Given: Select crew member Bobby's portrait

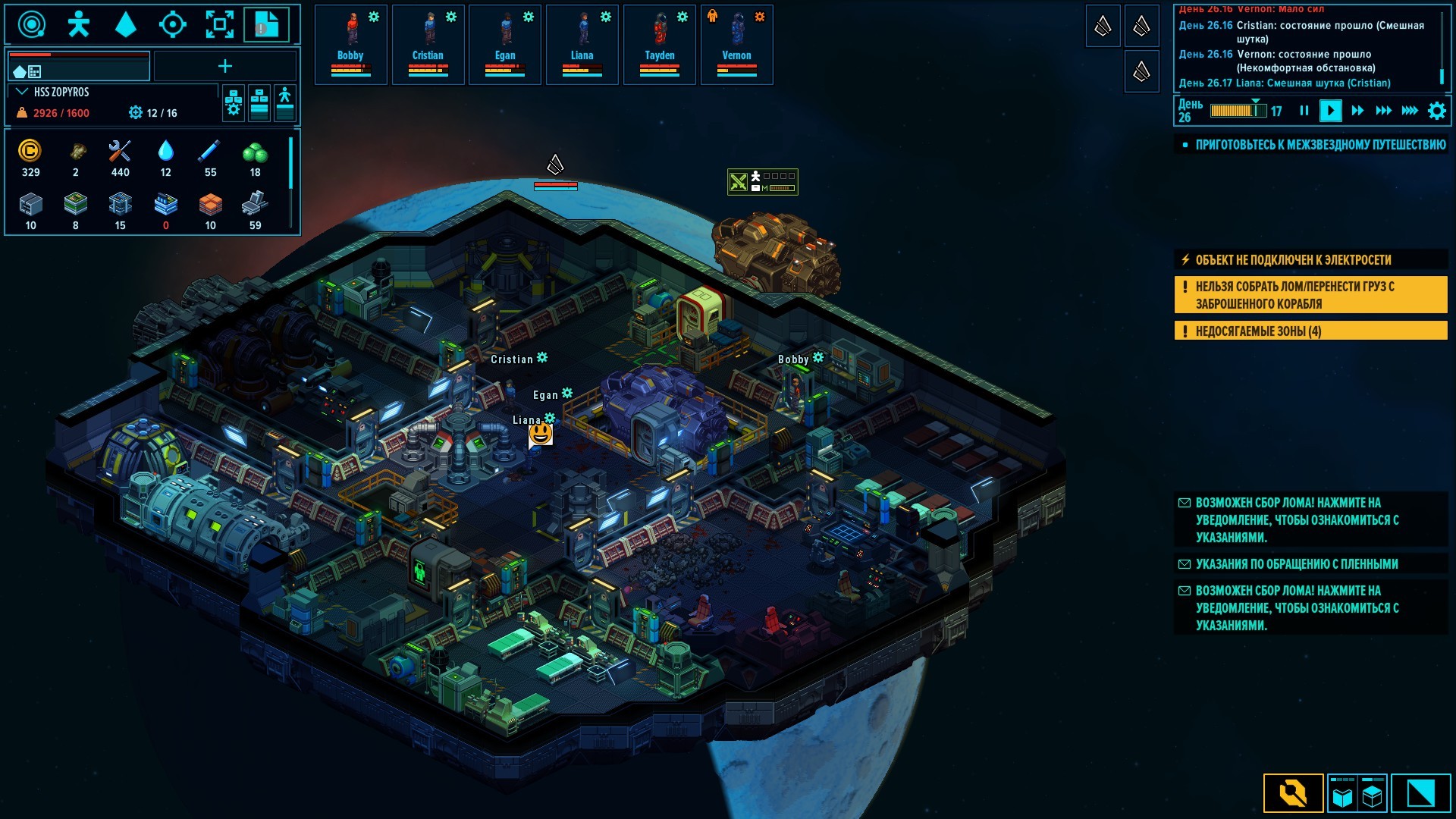Looking at the screenshot, I should [350, 44].
